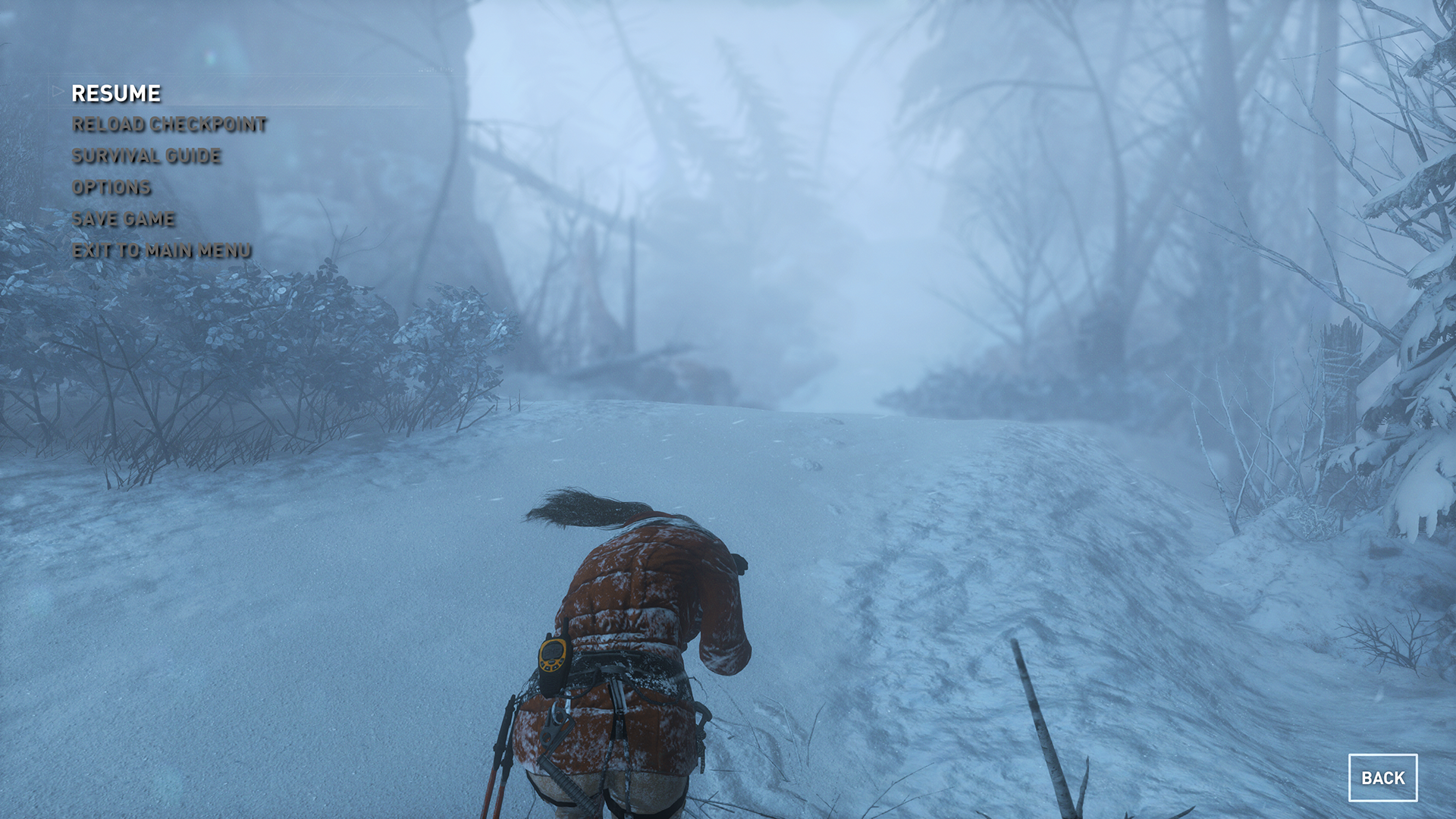Open the Options menu

[111, 187]
